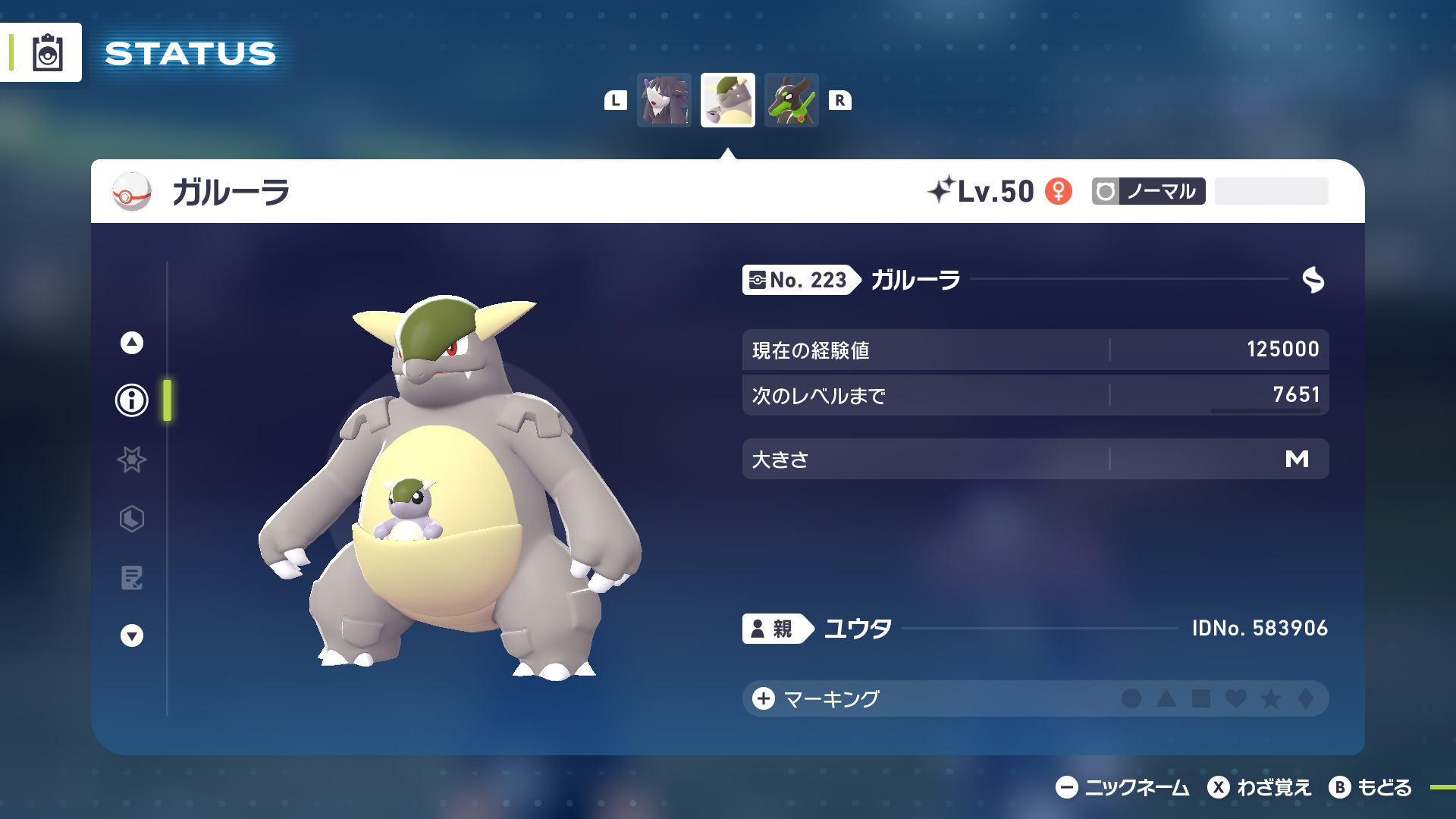Image resolution: width=1456 pixels, height=819 pixels.
Task: Open the memo/records page icon in sidebar
Action: (131, 579)
